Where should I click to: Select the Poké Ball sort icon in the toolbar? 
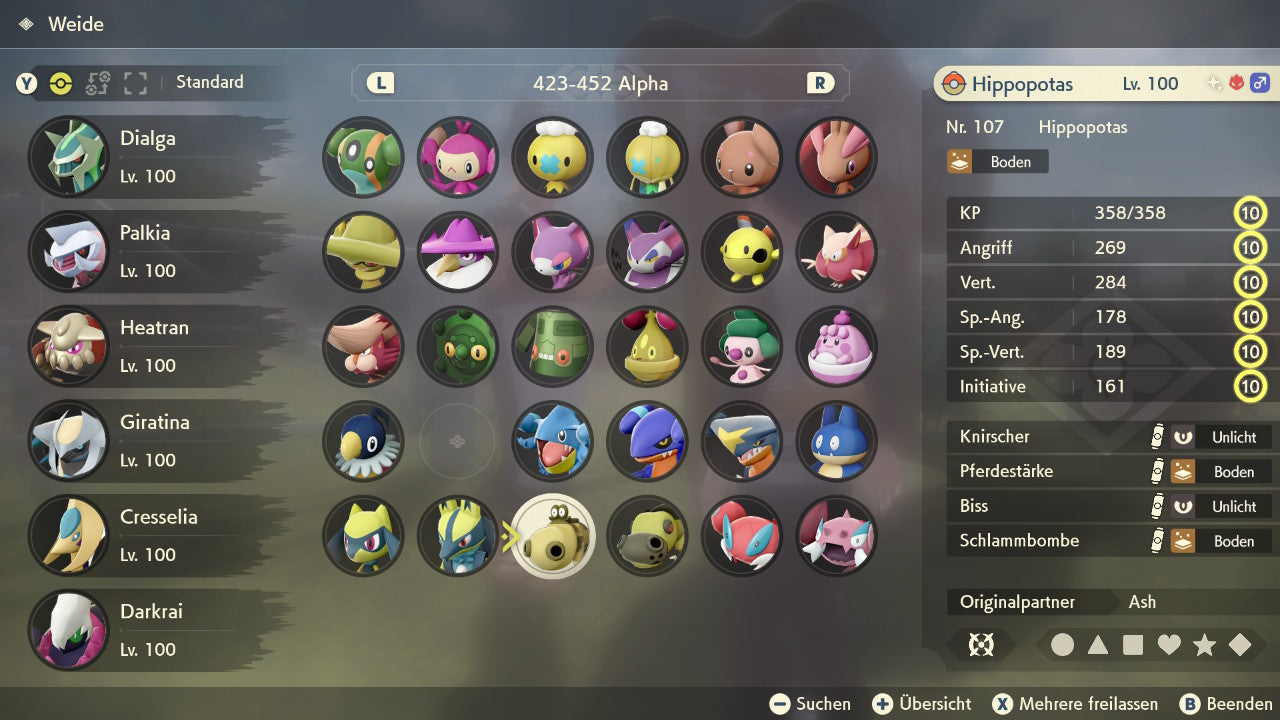[61, 84]
